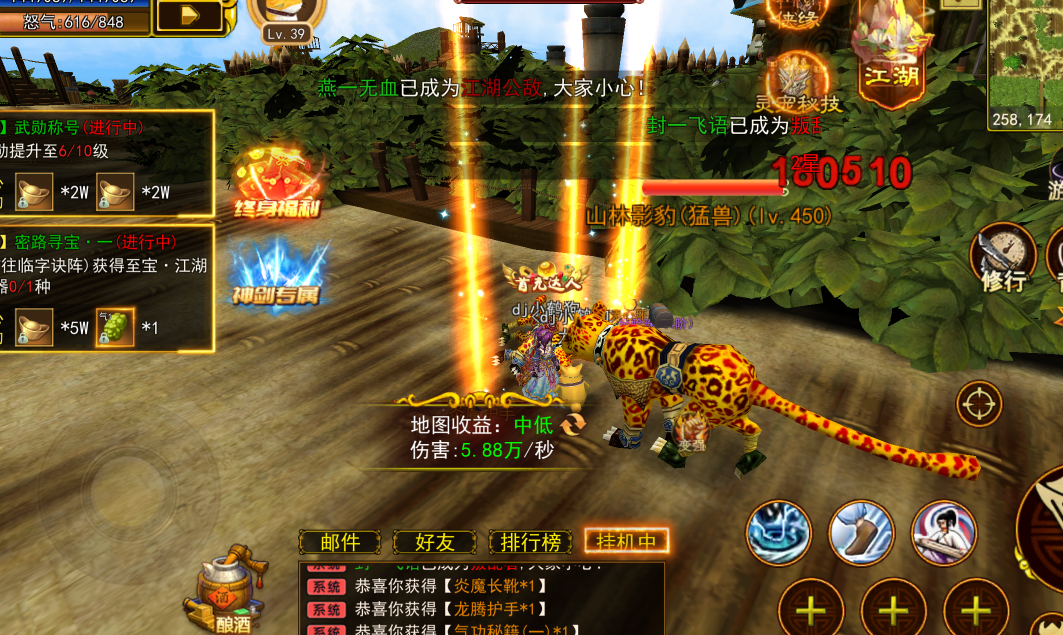1063x635 pixels.
Task: Open the 邮件 mail button
Action: tap(340, 542)
